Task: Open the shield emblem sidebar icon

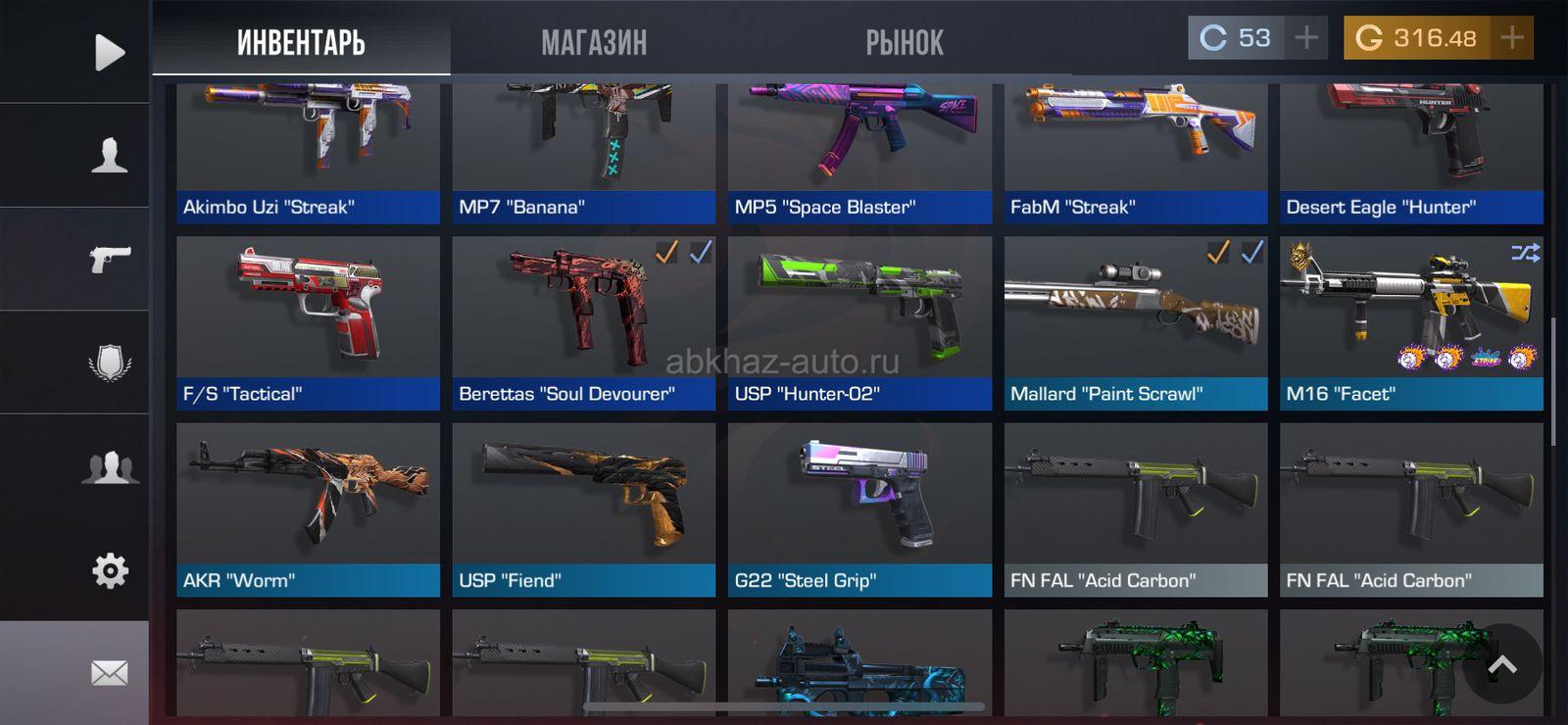Action: pyautogui.click(x=109, y=362)
